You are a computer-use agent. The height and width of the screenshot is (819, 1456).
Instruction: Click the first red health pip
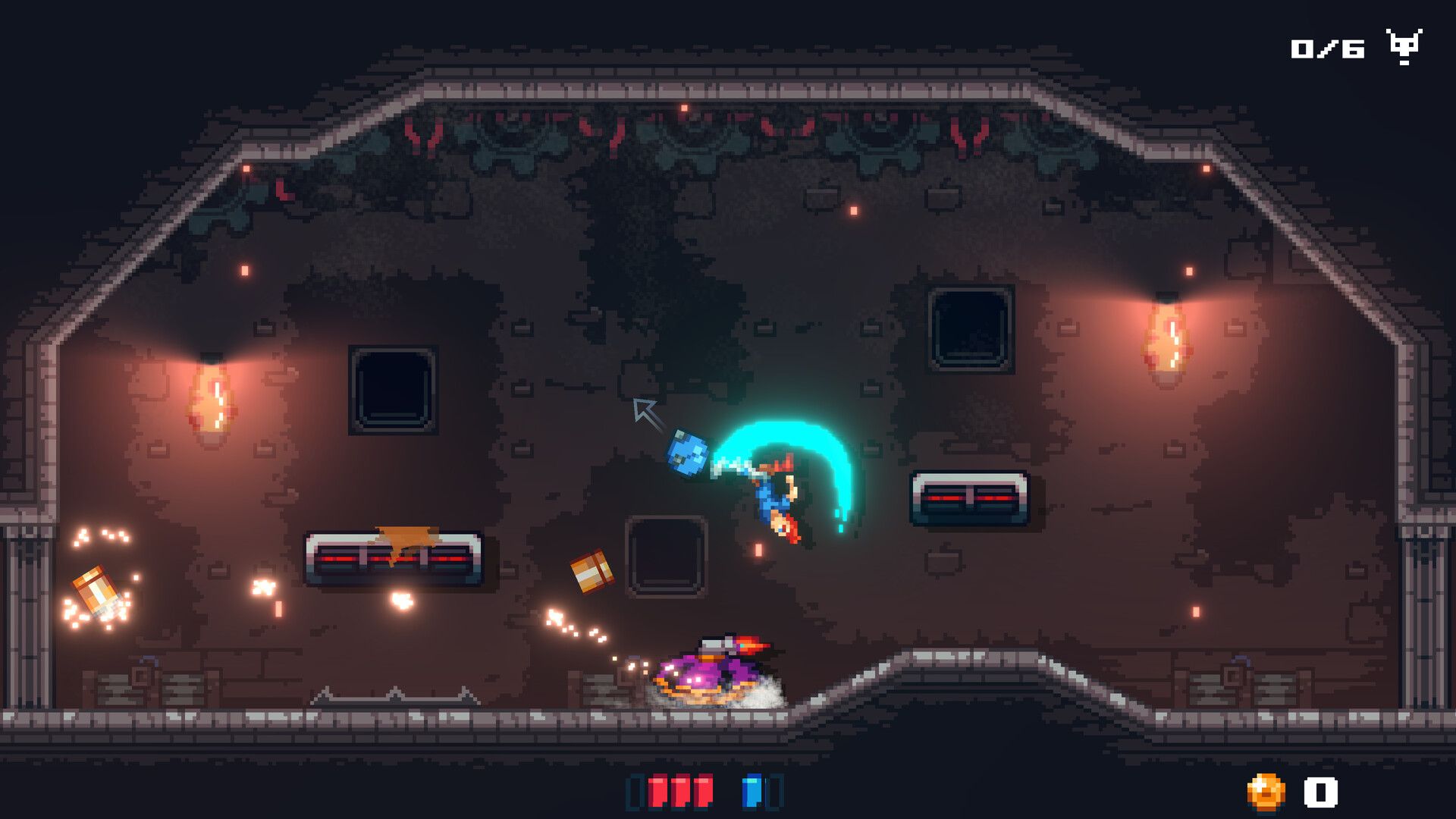coord(655,791)
